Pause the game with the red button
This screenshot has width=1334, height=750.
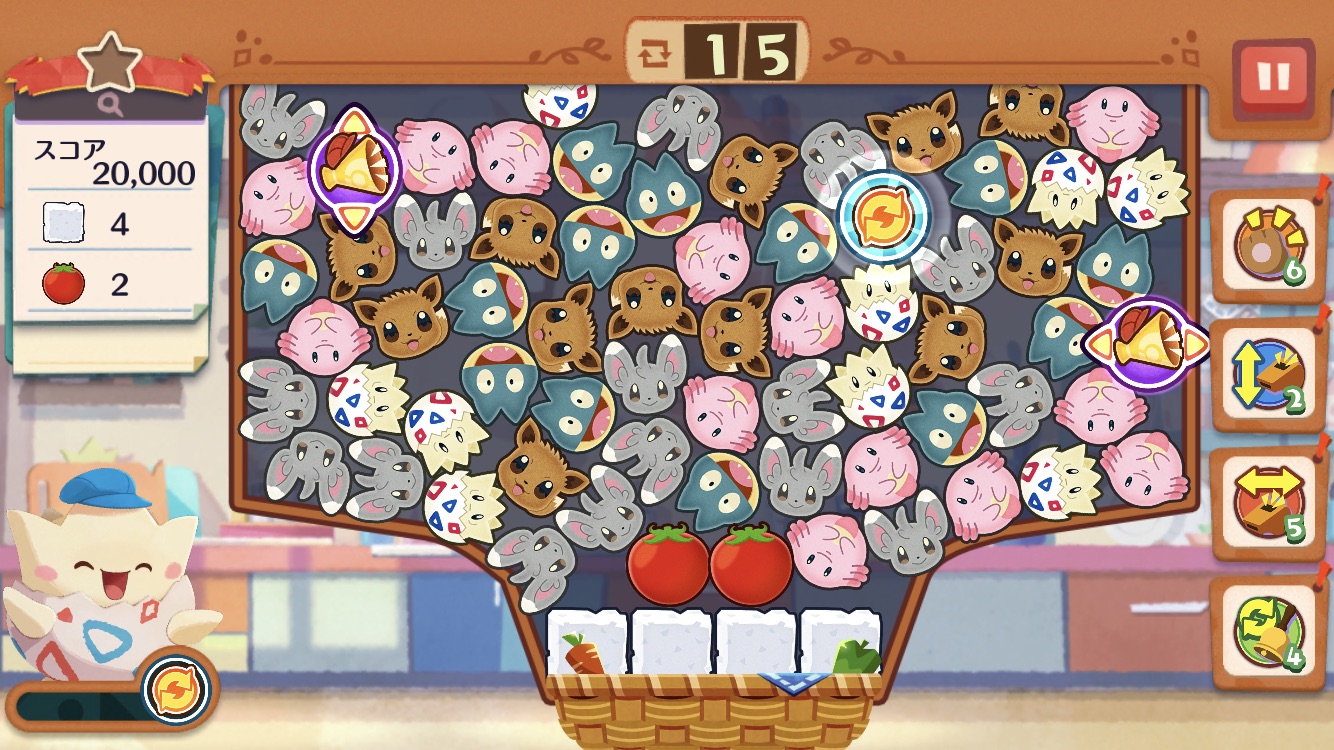1272,77
